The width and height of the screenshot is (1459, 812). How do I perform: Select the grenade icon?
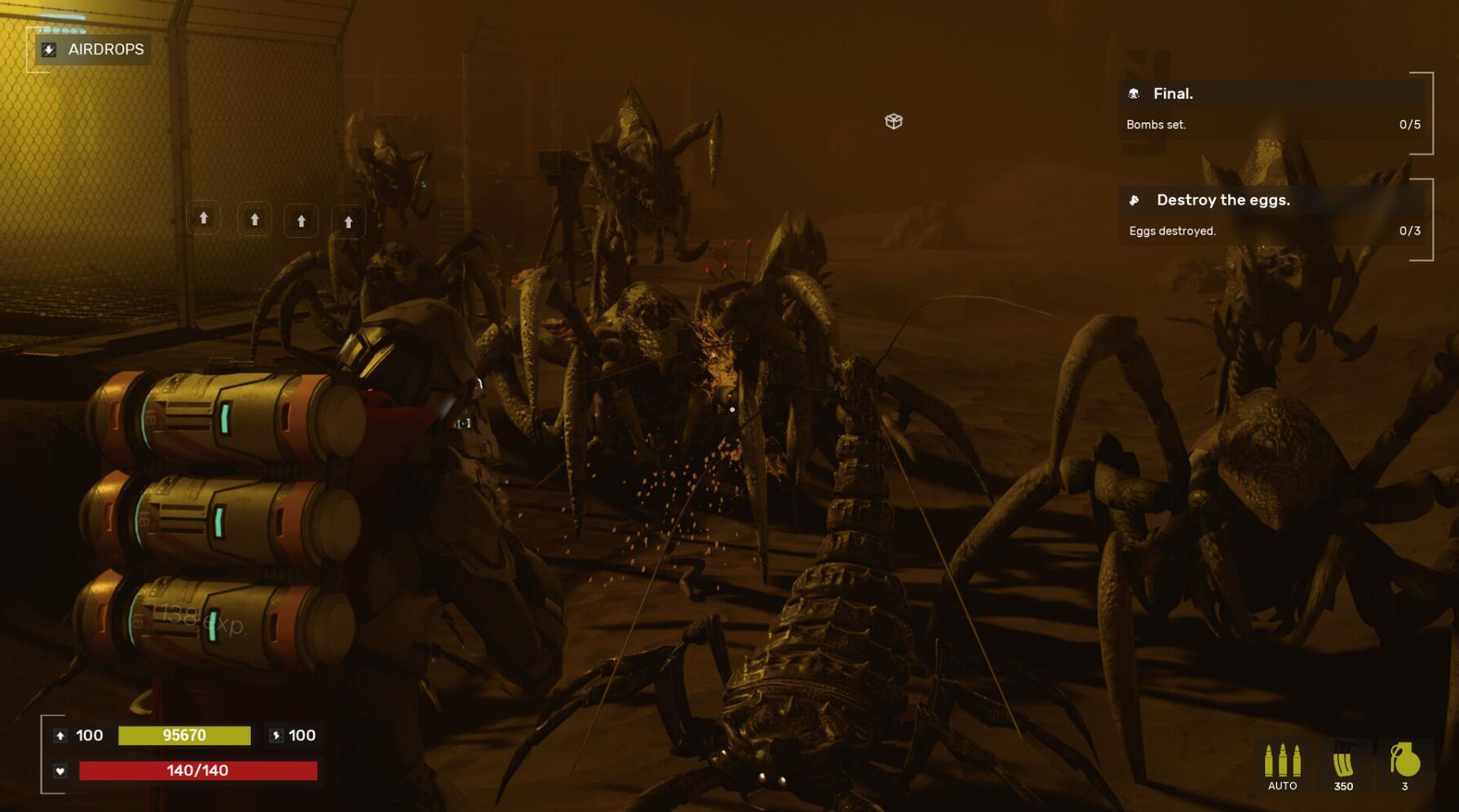click(1404, 760)
